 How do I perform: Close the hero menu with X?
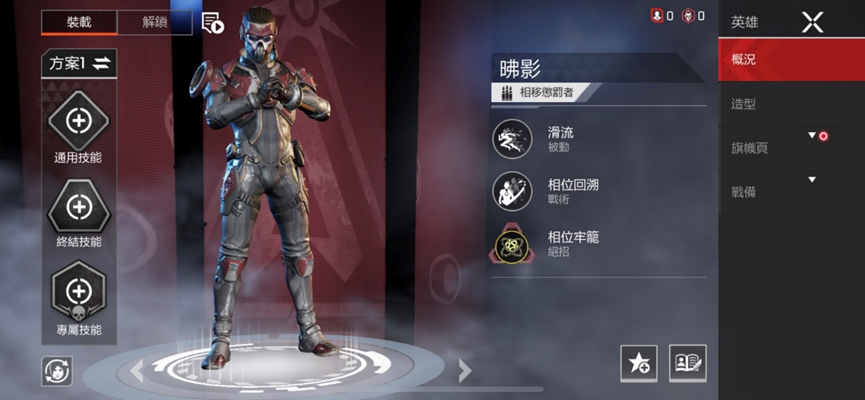point(812,21)
